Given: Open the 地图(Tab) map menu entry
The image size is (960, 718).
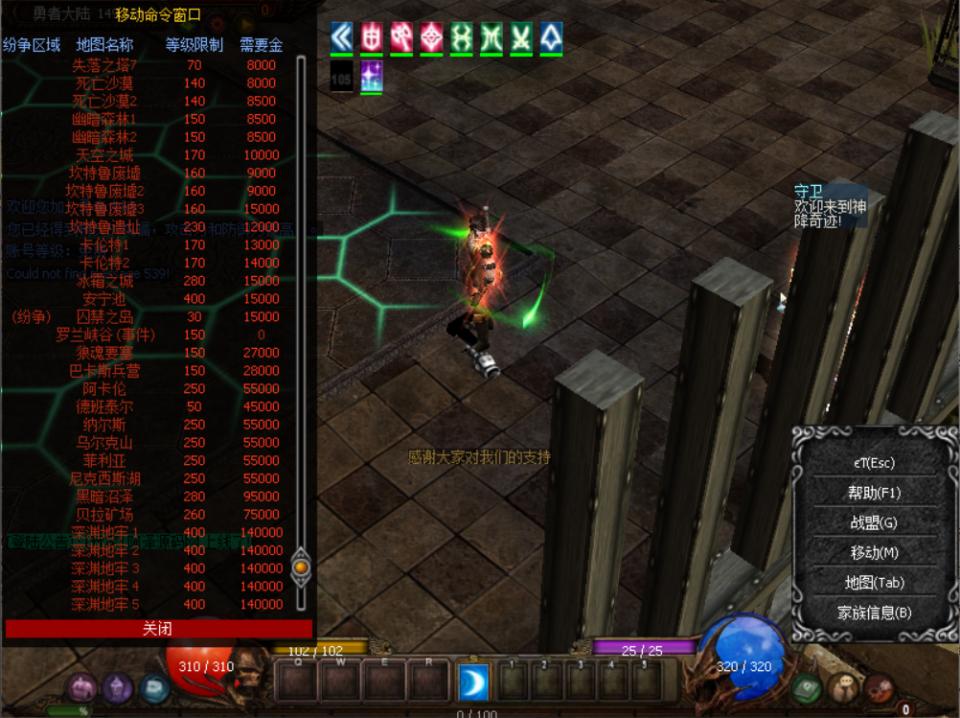Looking at the screenshot, I should (873, 582).
